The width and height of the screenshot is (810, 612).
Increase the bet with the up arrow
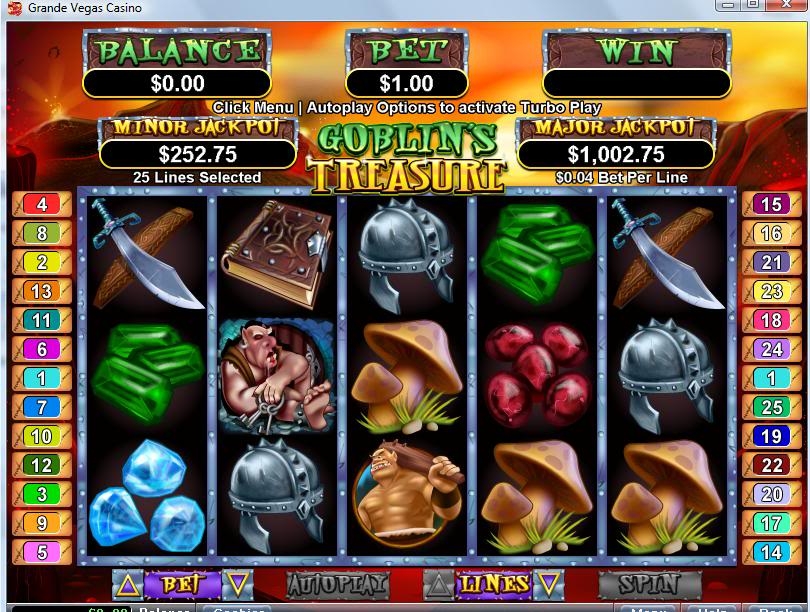[x=127, y=584]
